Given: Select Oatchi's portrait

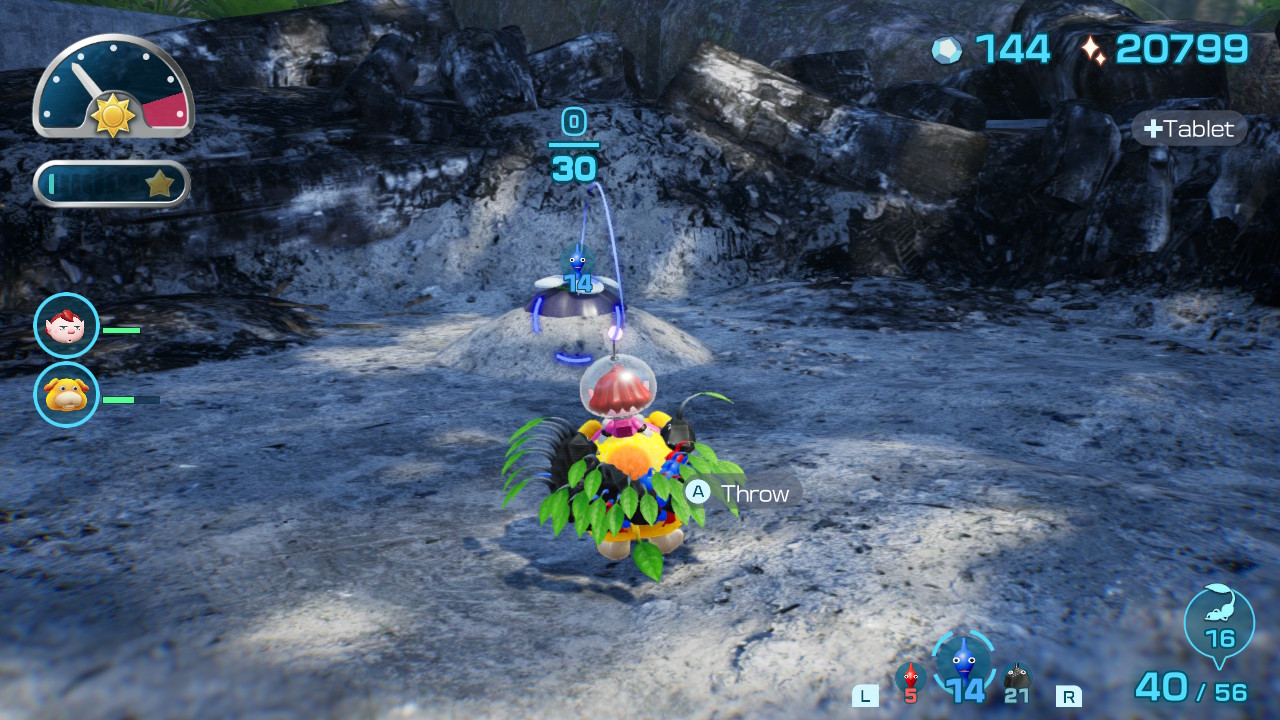Looking at the screenshot, I should [x=66, y=395].
